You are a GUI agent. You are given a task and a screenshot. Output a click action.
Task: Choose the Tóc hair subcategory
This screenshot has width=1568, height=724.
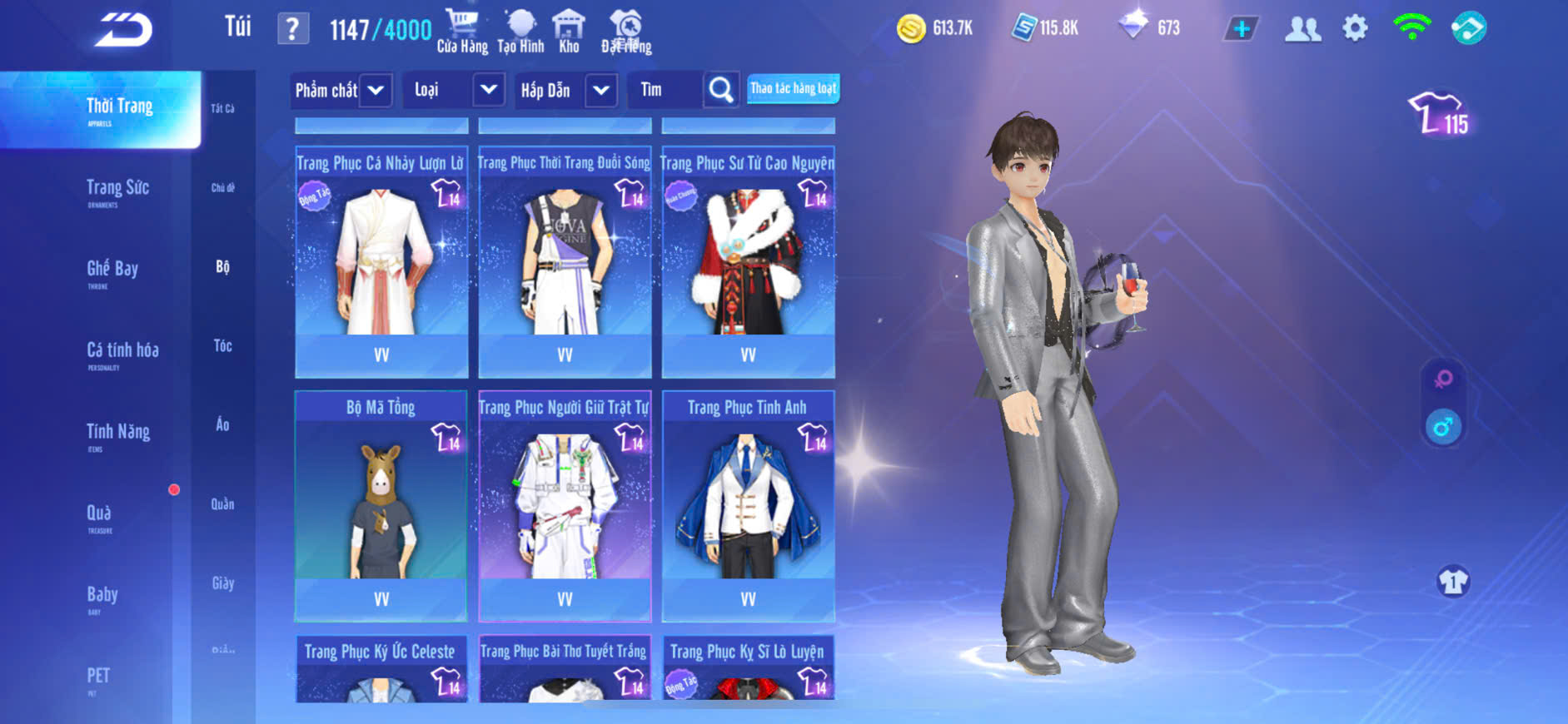click(x=222, y=345)
